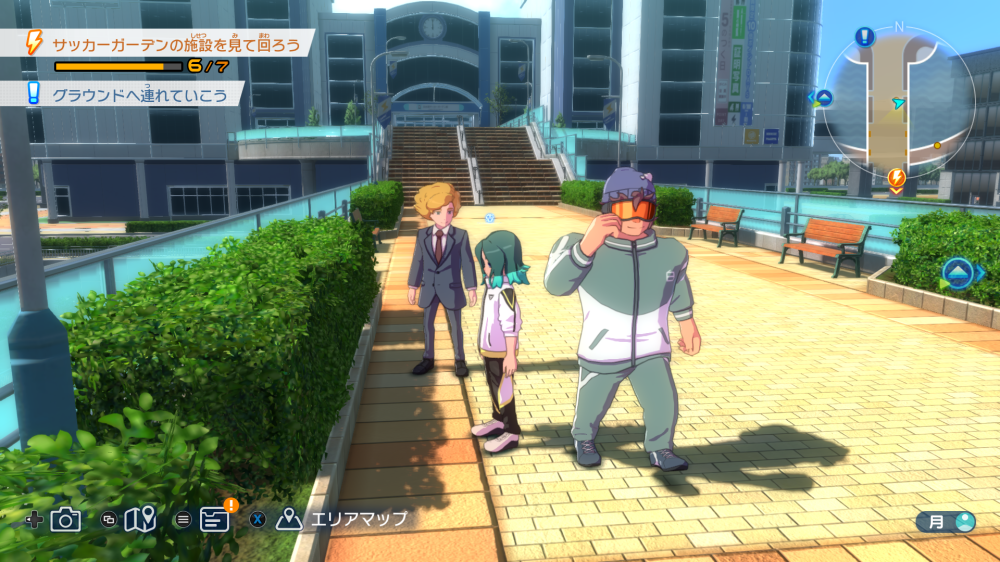Select the blue exclamation marker on the minimap
This screenshot has width=1000, height=562.
pos(865,37)
